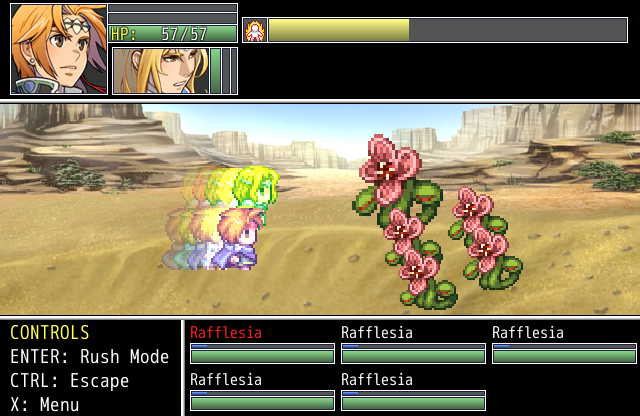Select the red highlighted Rafflesia entry
This screenshot has height=416, width=640.
226,333
